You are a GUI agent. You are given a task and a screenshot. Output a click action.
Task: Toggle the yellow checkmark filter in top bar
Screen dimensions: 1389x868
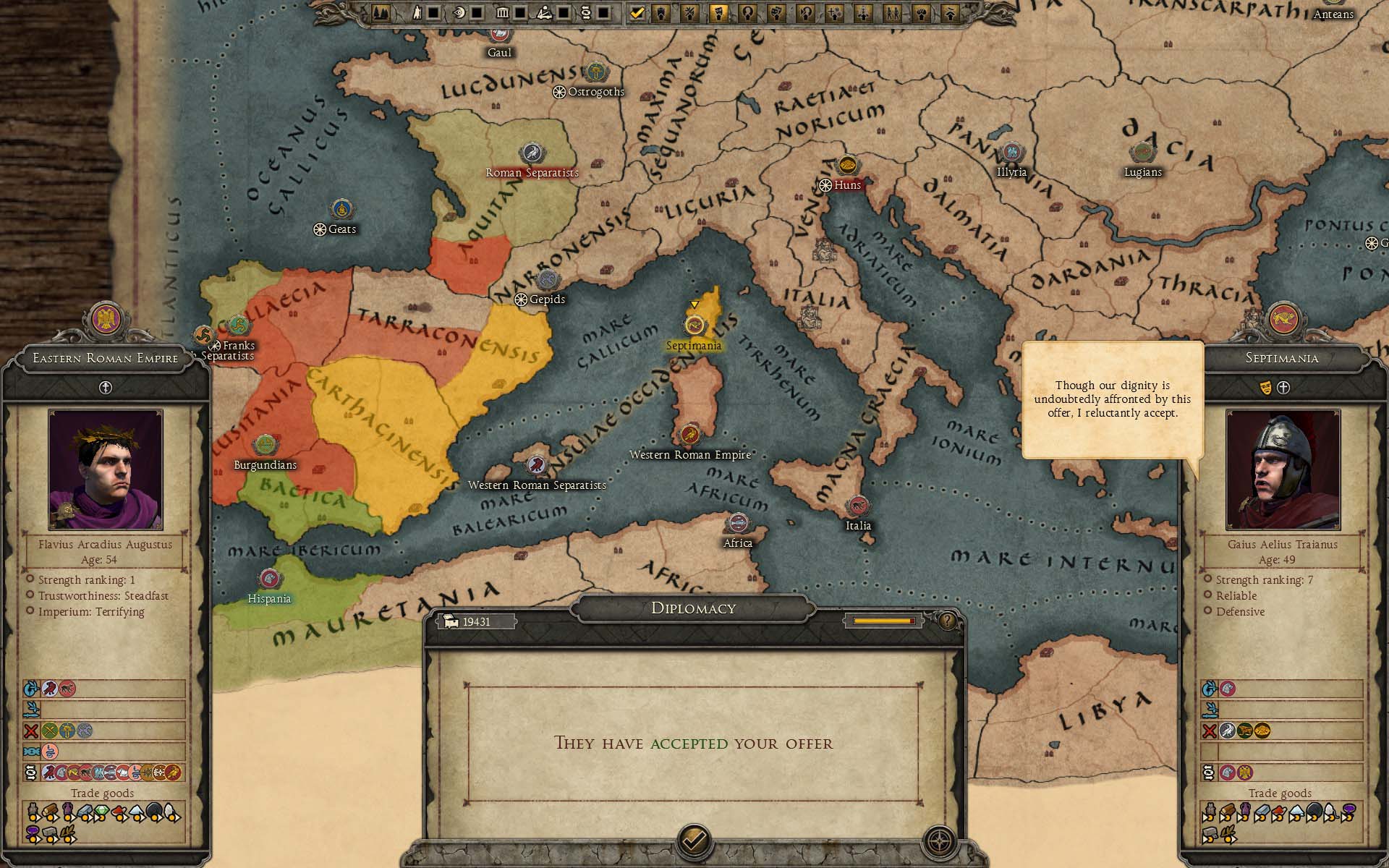[637, 13]
